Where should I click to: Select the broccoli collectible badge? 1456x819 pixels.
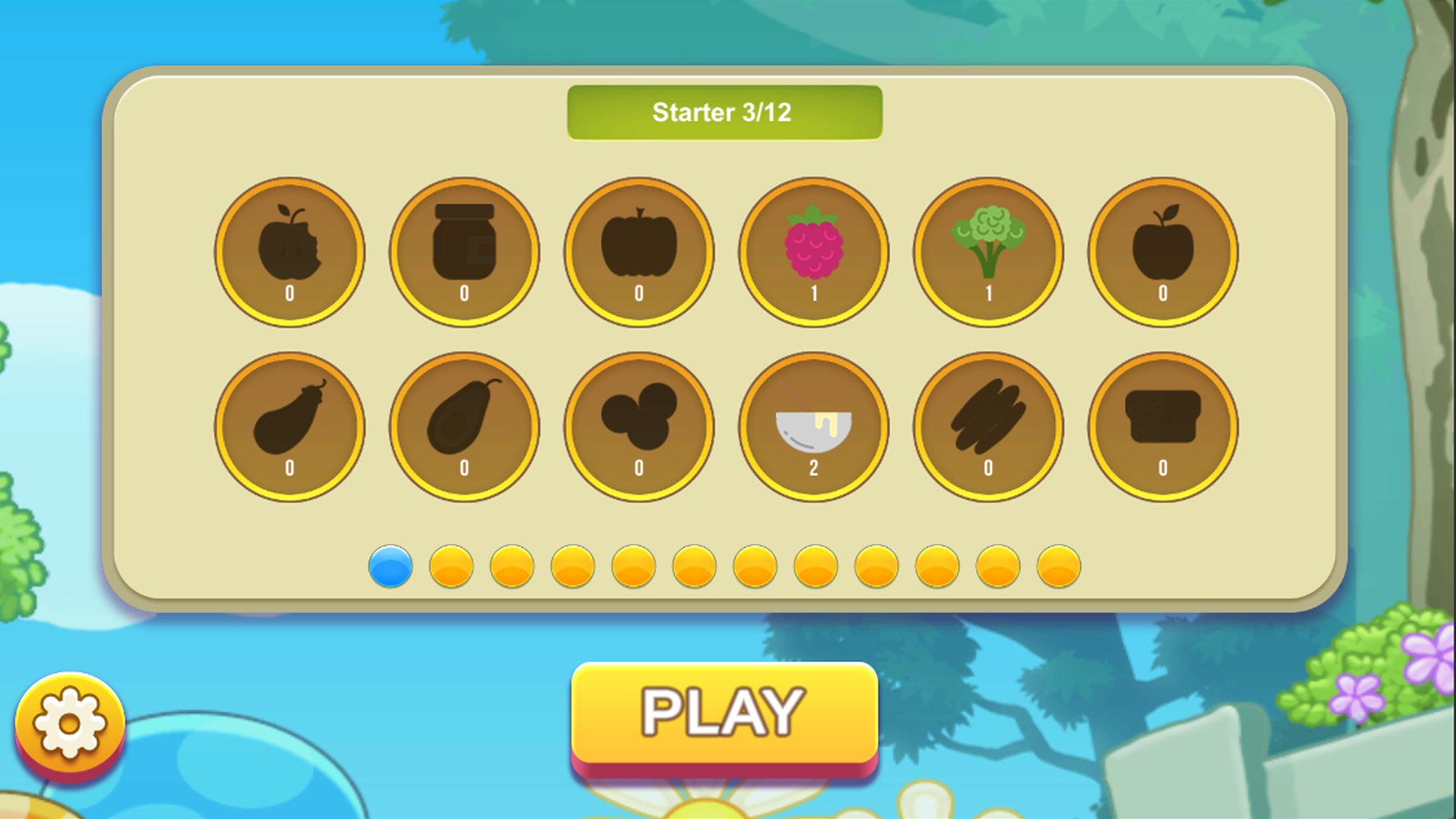click(x=988, y=250)
